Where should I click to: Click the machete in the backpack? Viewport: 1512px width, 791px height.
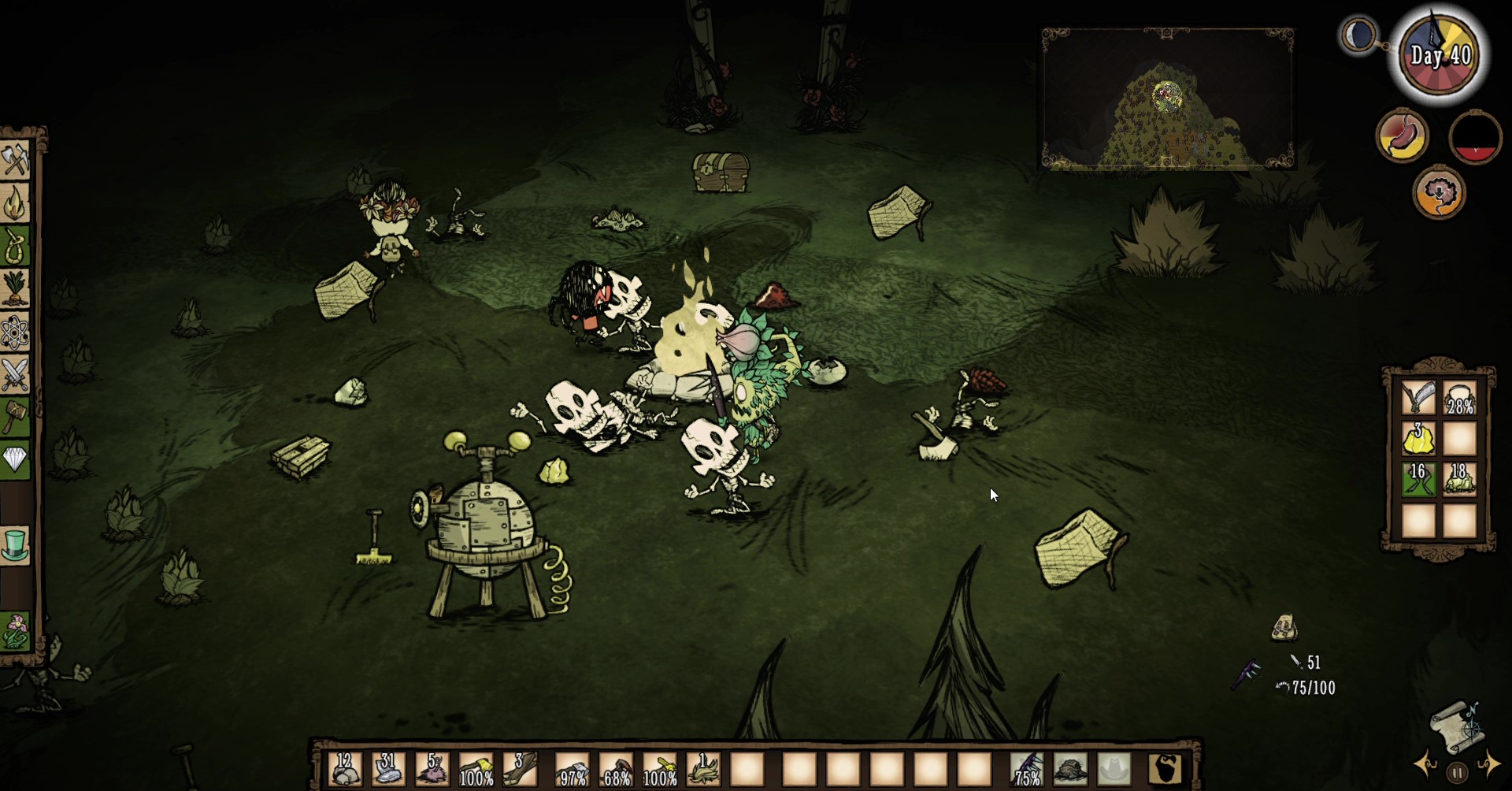click(x=1417, y=398)
